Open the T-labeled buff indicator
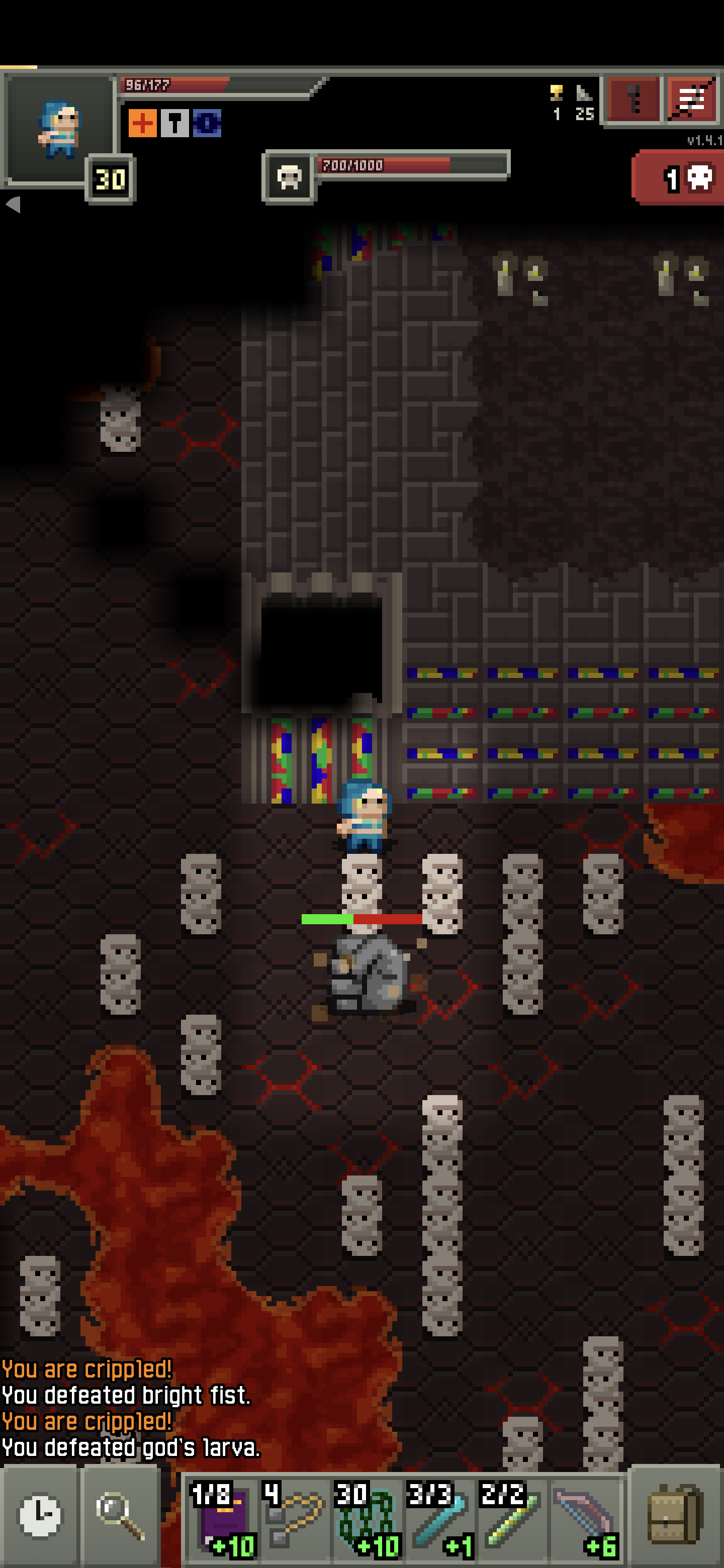Image resolution: width=724 pixels, height=1568 pixels. (x=175, y=124)
